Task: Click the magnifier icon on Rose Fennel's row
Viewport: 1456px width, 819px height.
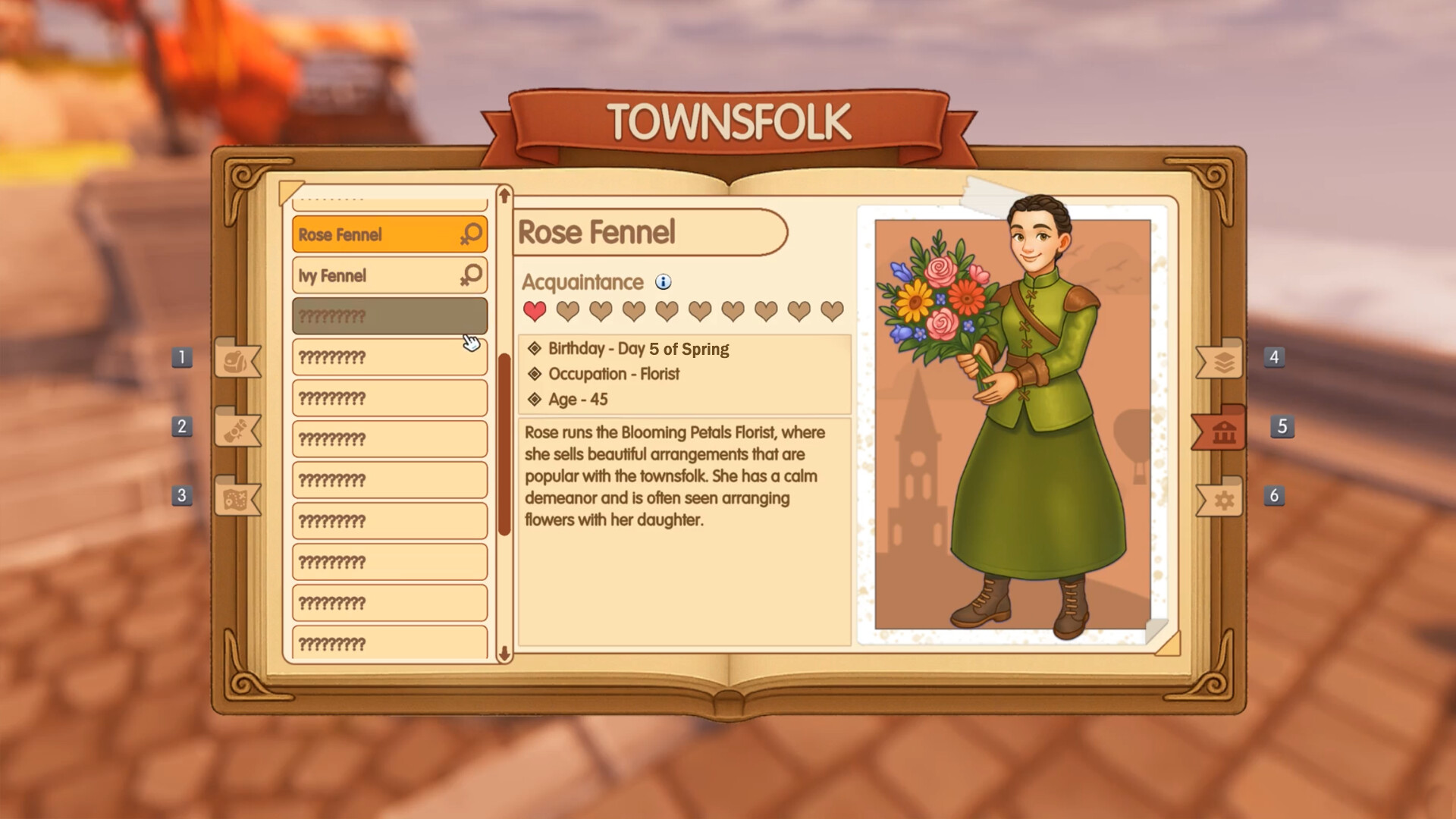Action: 471,234
